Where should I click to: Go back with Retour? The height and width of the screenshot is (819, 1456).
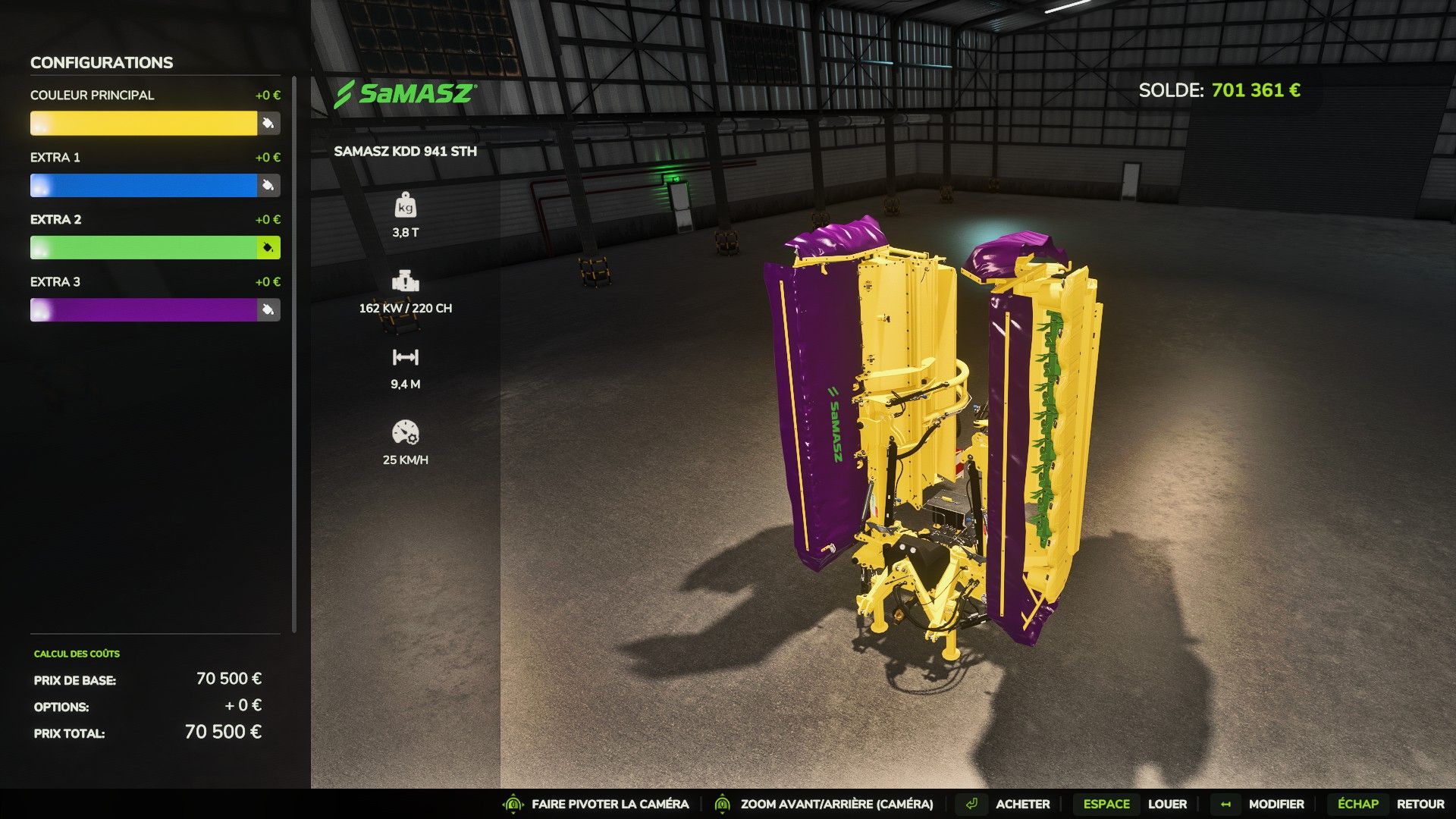coord(1420,804)
